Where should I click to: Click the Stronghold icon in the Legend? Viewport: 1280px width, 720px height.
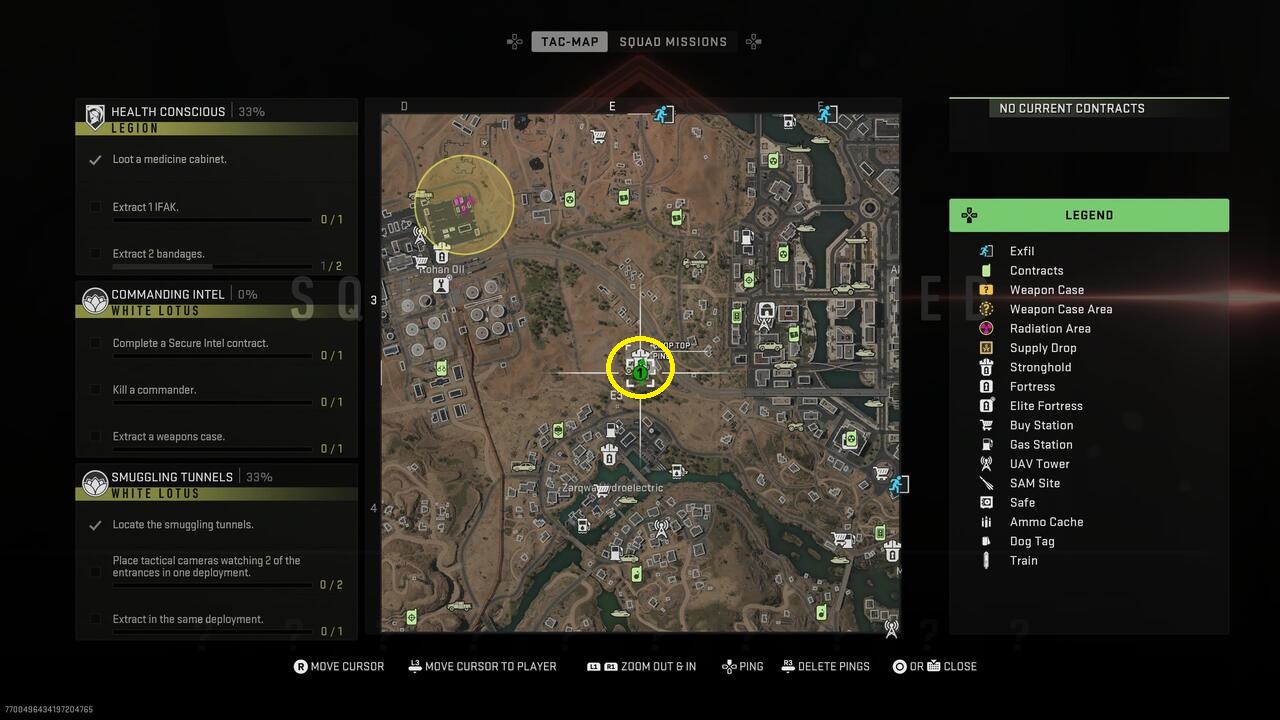click(x=985, y=367)
